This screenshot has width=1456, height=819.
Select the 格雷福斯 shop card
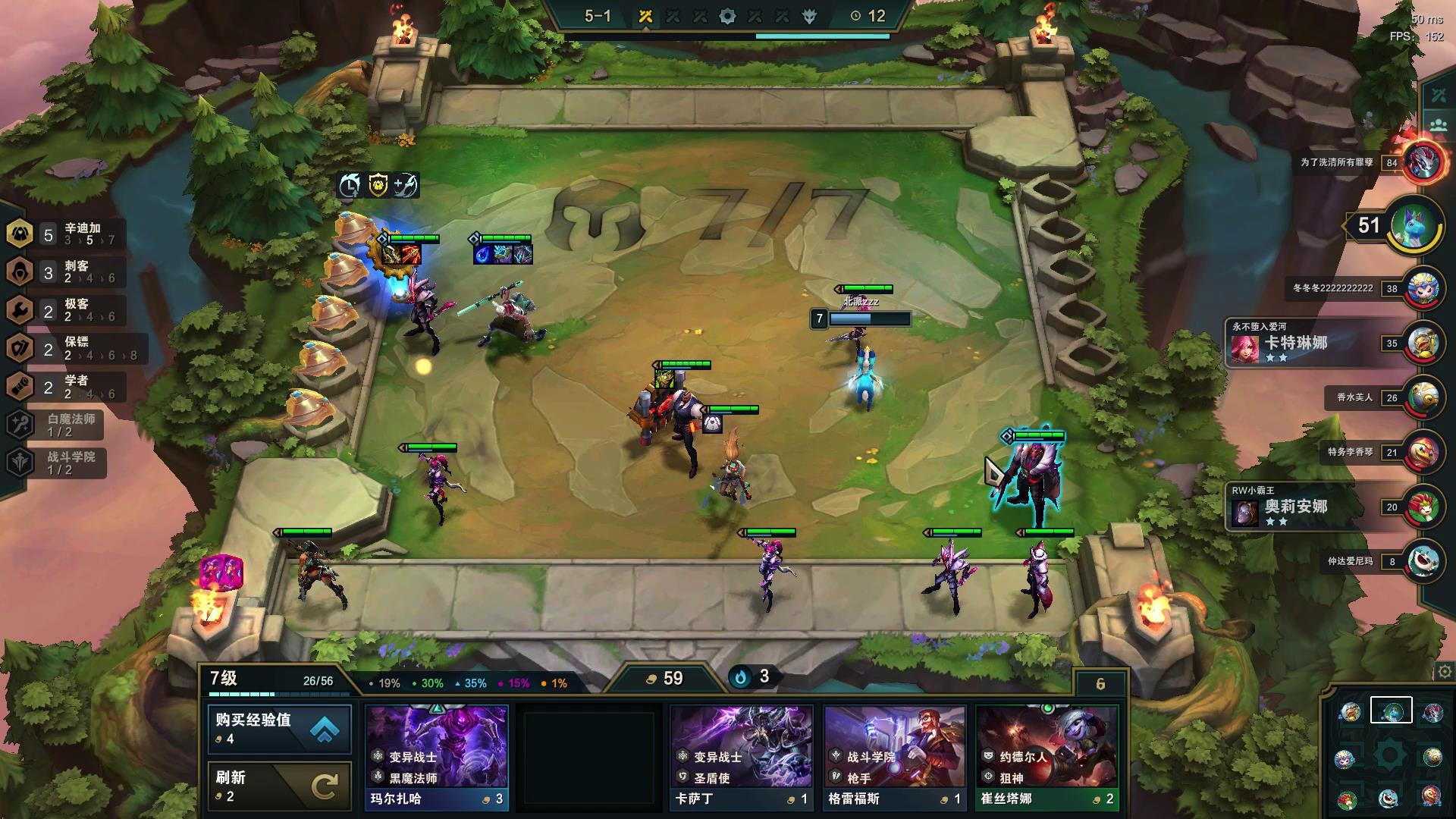click(894, 756)
